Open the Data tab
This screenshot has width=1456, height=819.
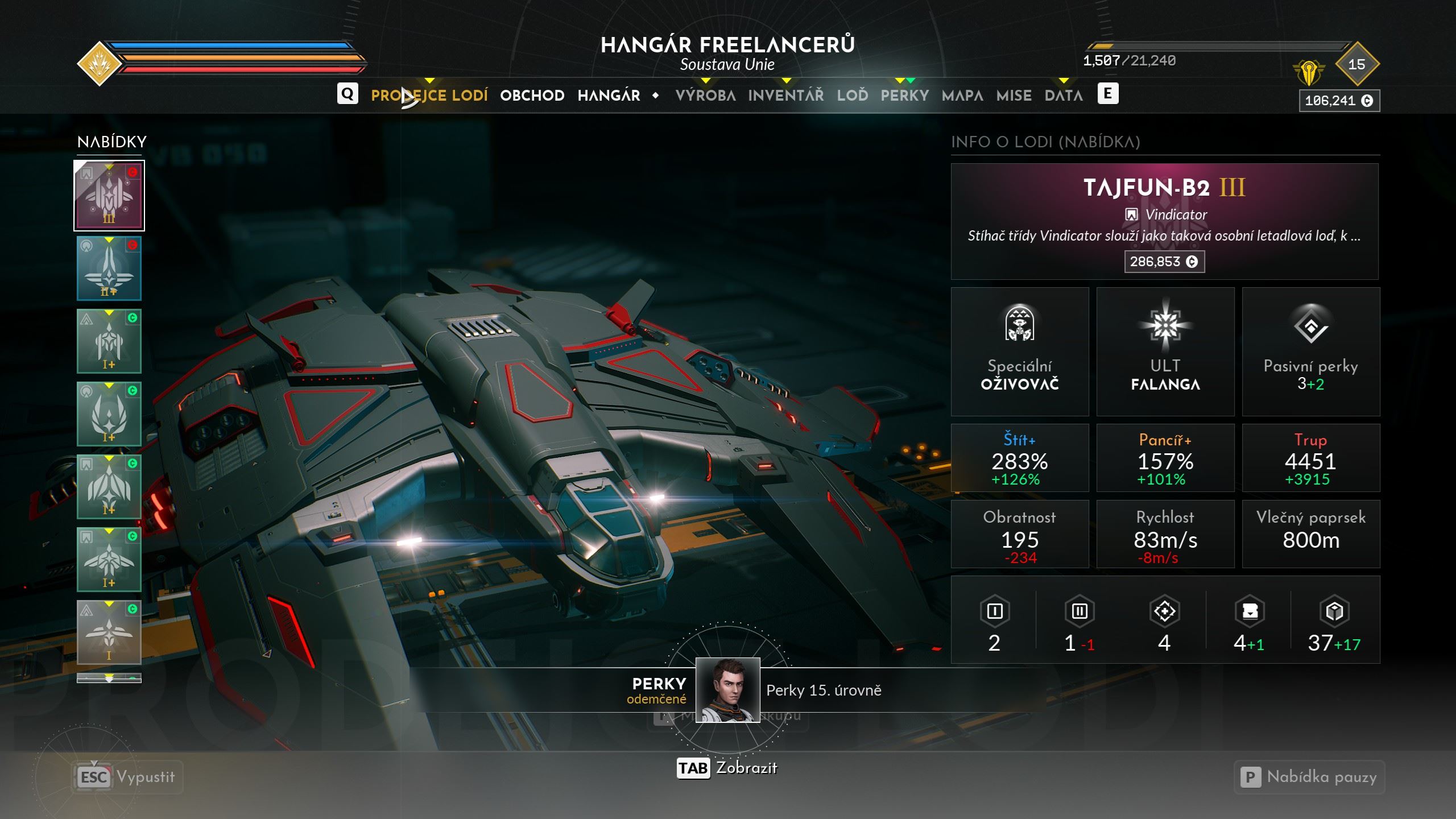coord(1064,96)
